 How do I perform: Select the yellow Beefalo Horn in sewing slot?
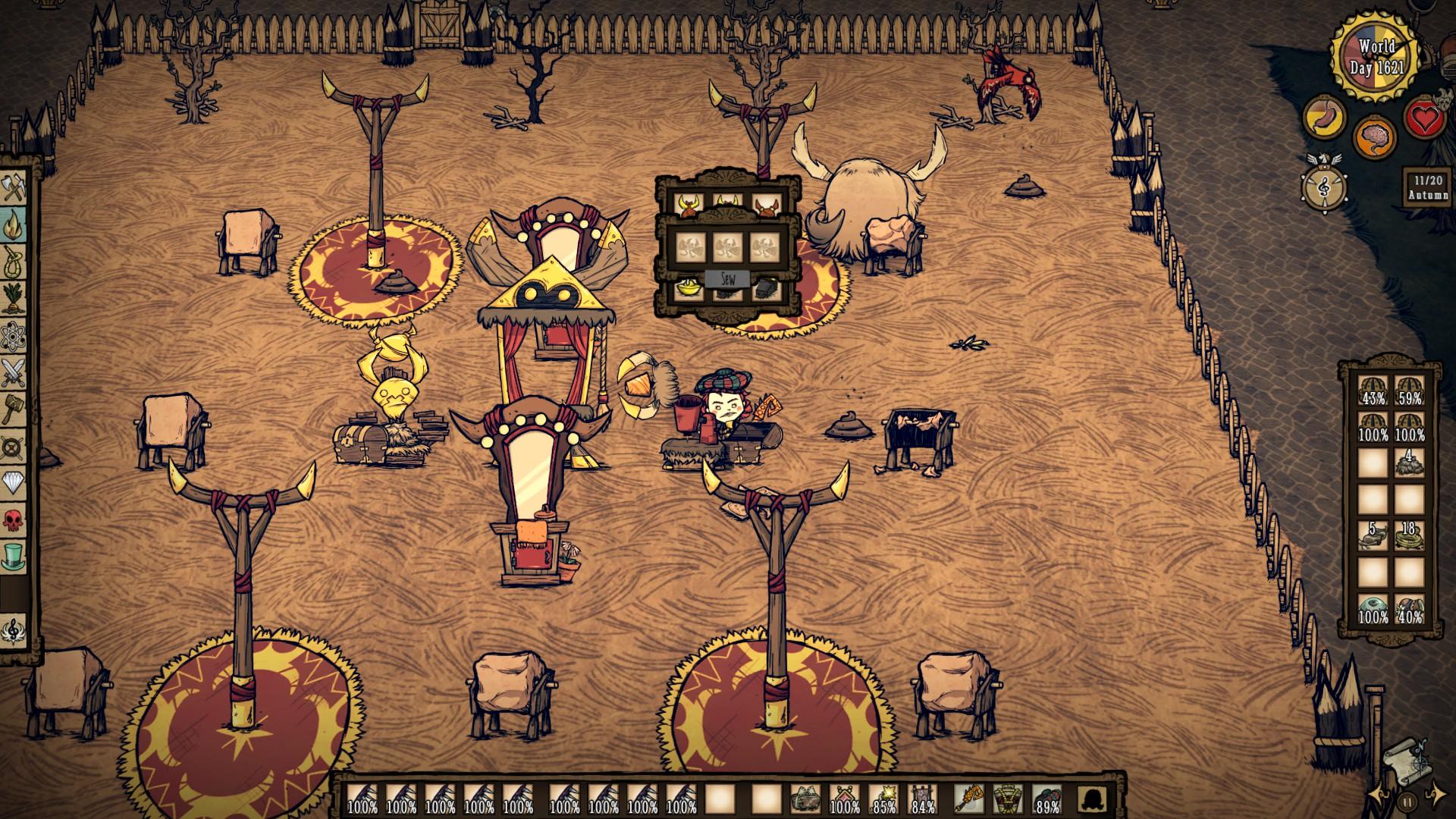click(x=689, y=205)
